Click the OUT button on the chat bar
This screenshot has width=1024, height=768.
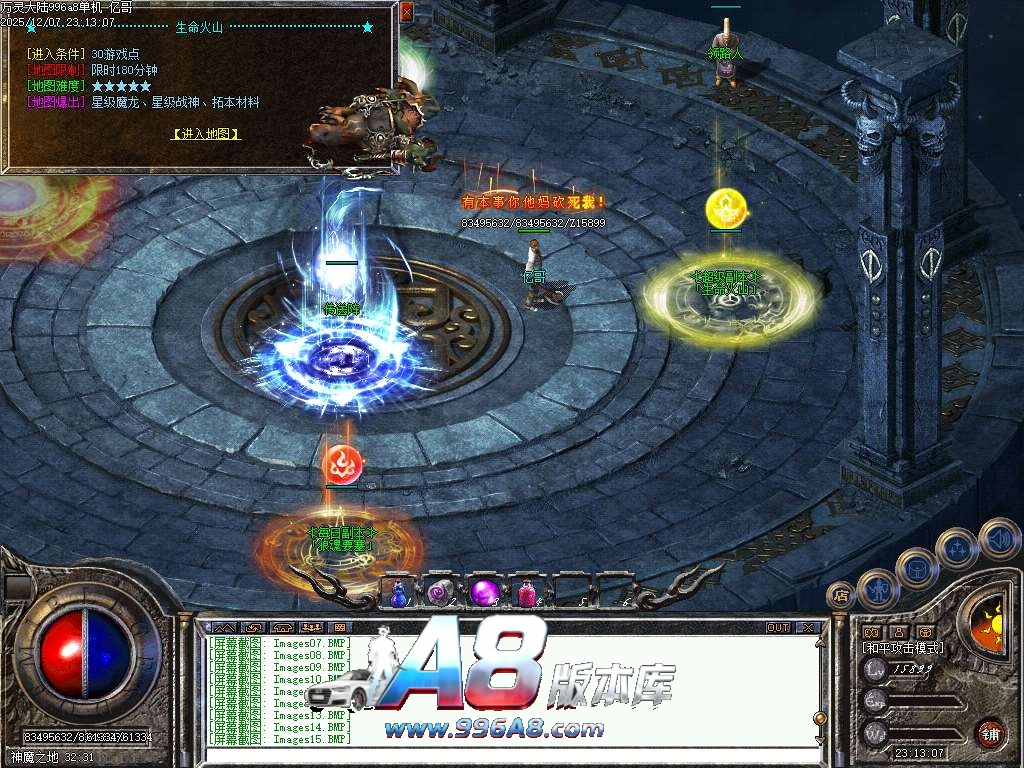coord(777,628)
